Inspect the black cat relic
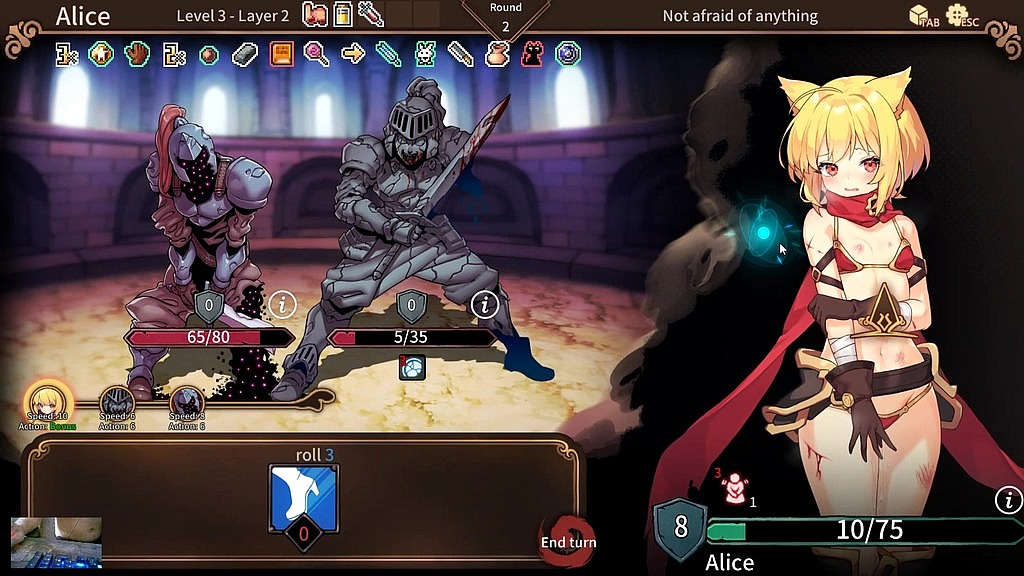Screen dimensions: 1024x576 tap(532, 54)
